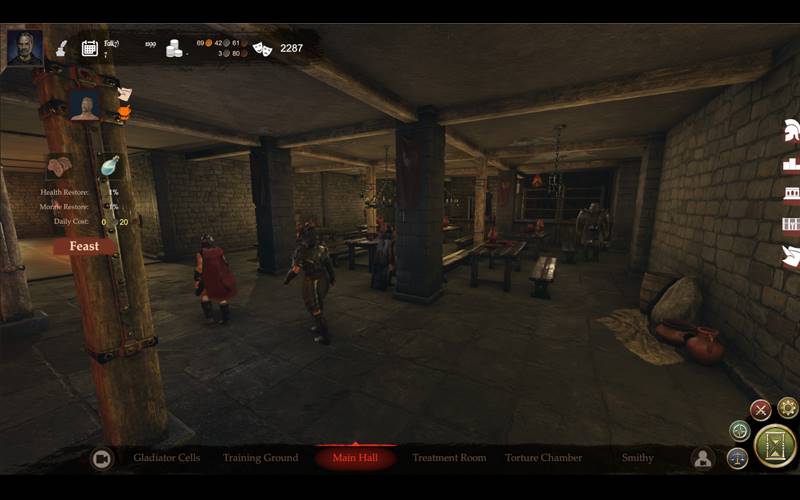This screenshot has height=500, width=800.
Task: Select the player's portrait in the corner
Action: pyautogui.click(x=24, y=46)
